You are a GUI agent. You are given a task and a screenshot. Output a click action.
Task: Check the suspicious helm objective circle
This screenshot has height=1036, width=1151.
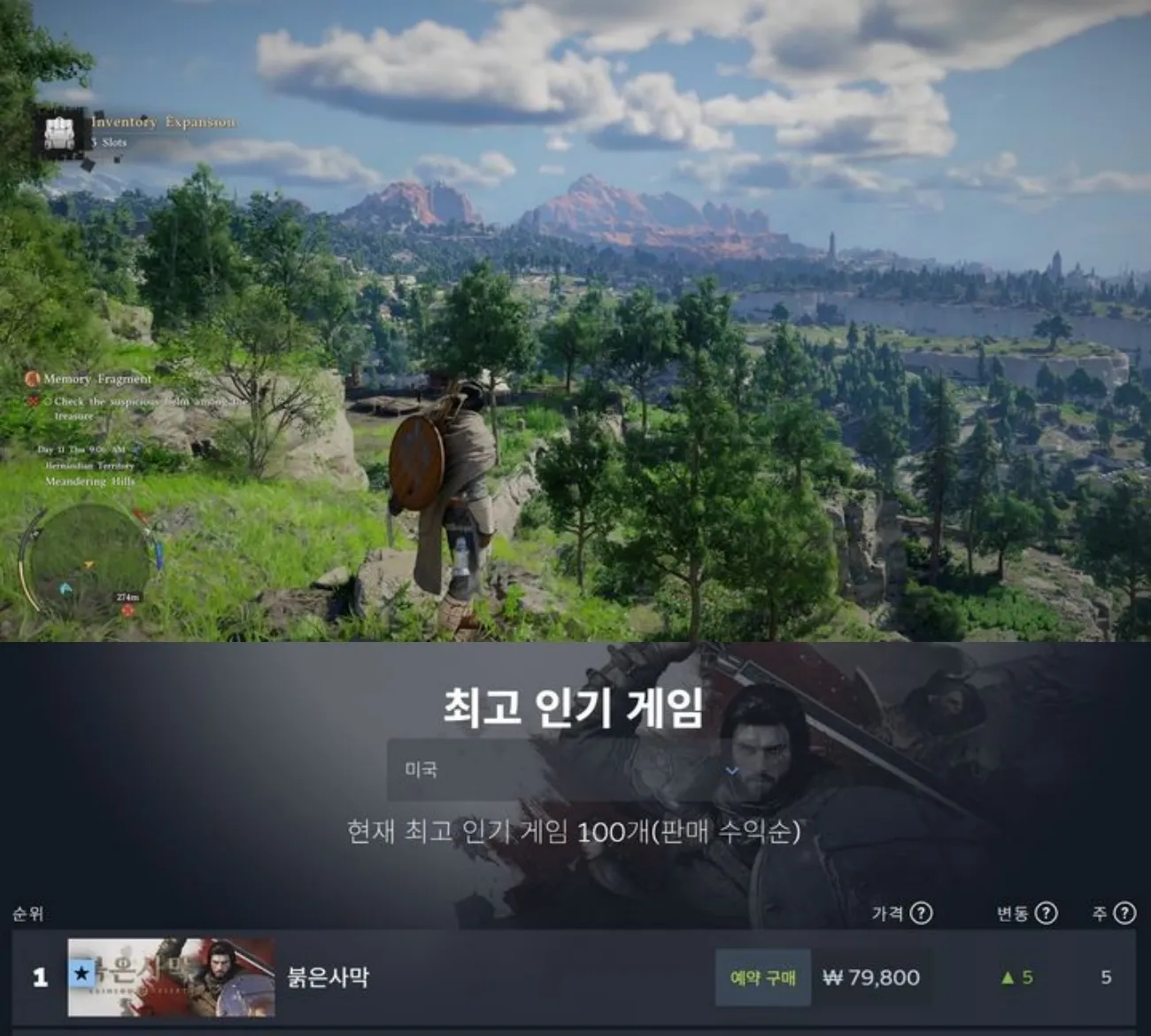pos(50,402)
